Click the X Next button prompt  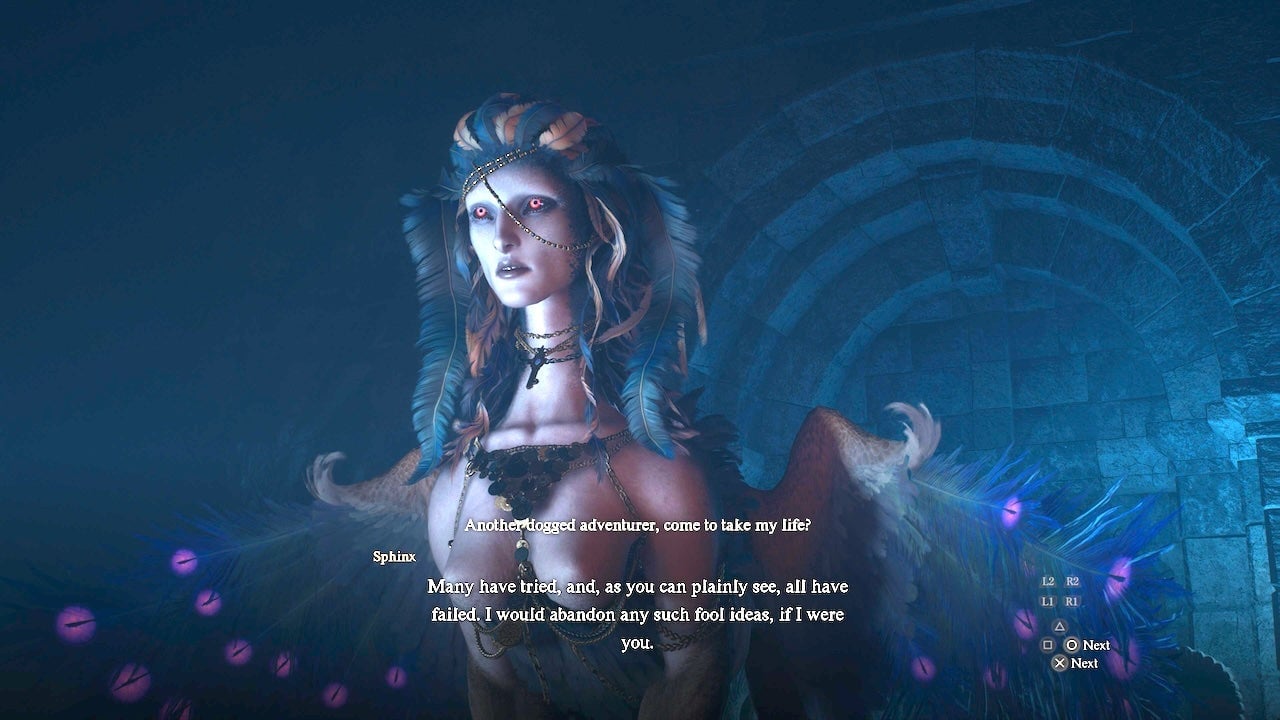click(x=1061, y=662)
